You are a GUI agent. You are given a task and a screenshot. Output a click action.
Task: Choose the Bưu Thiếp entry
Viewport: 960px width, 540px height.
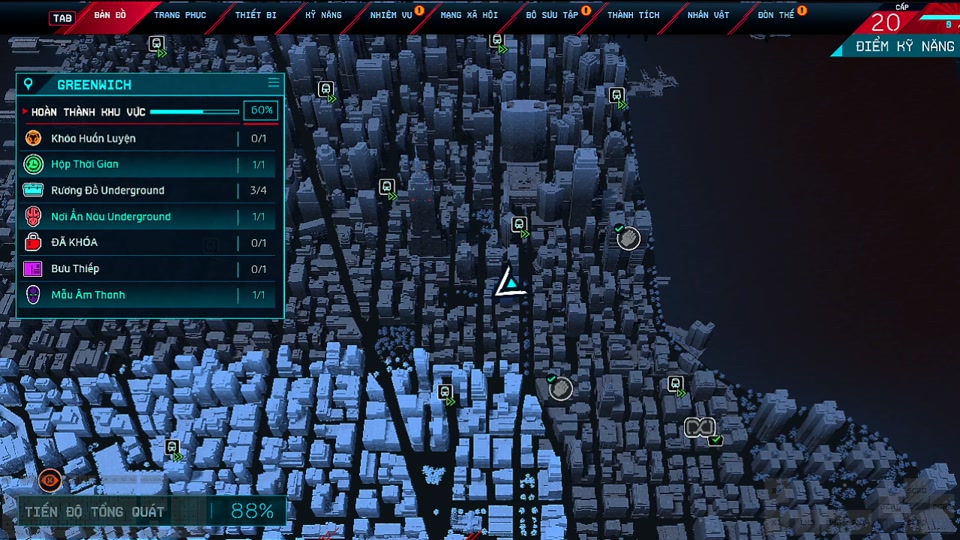148,268
